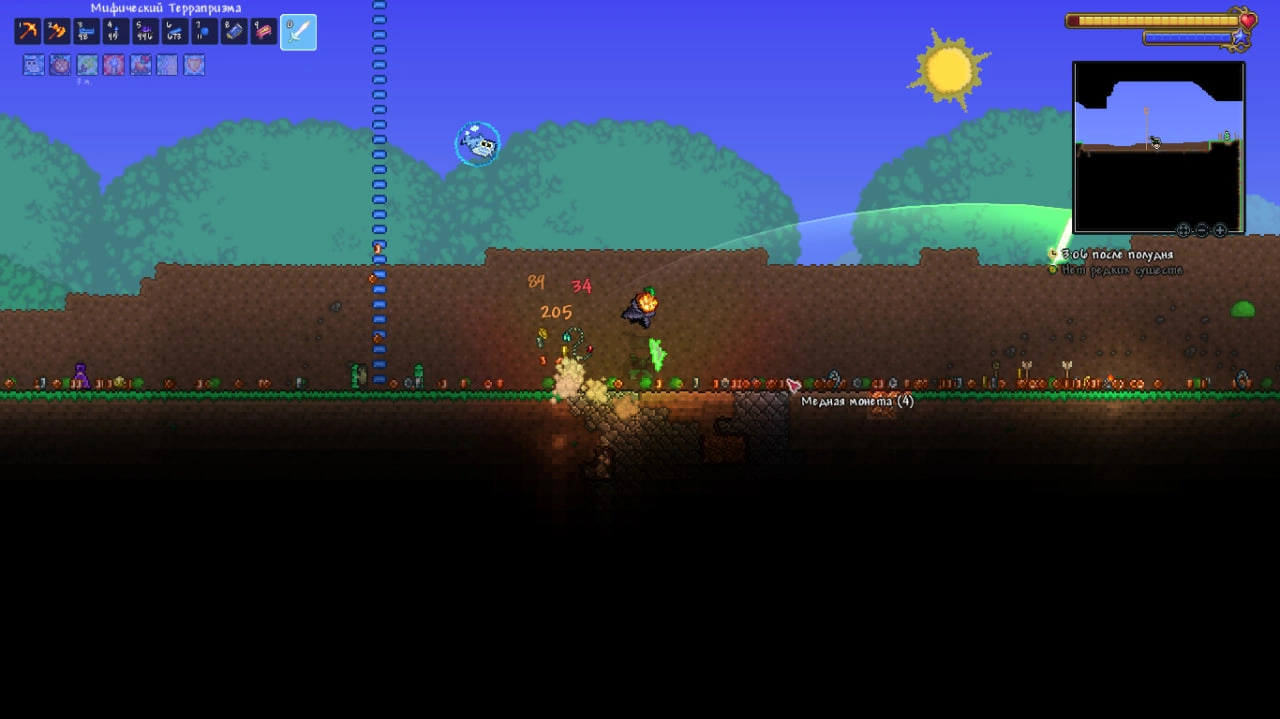Select the blue device in hotbar slot 8

click(x=233, y=32)
